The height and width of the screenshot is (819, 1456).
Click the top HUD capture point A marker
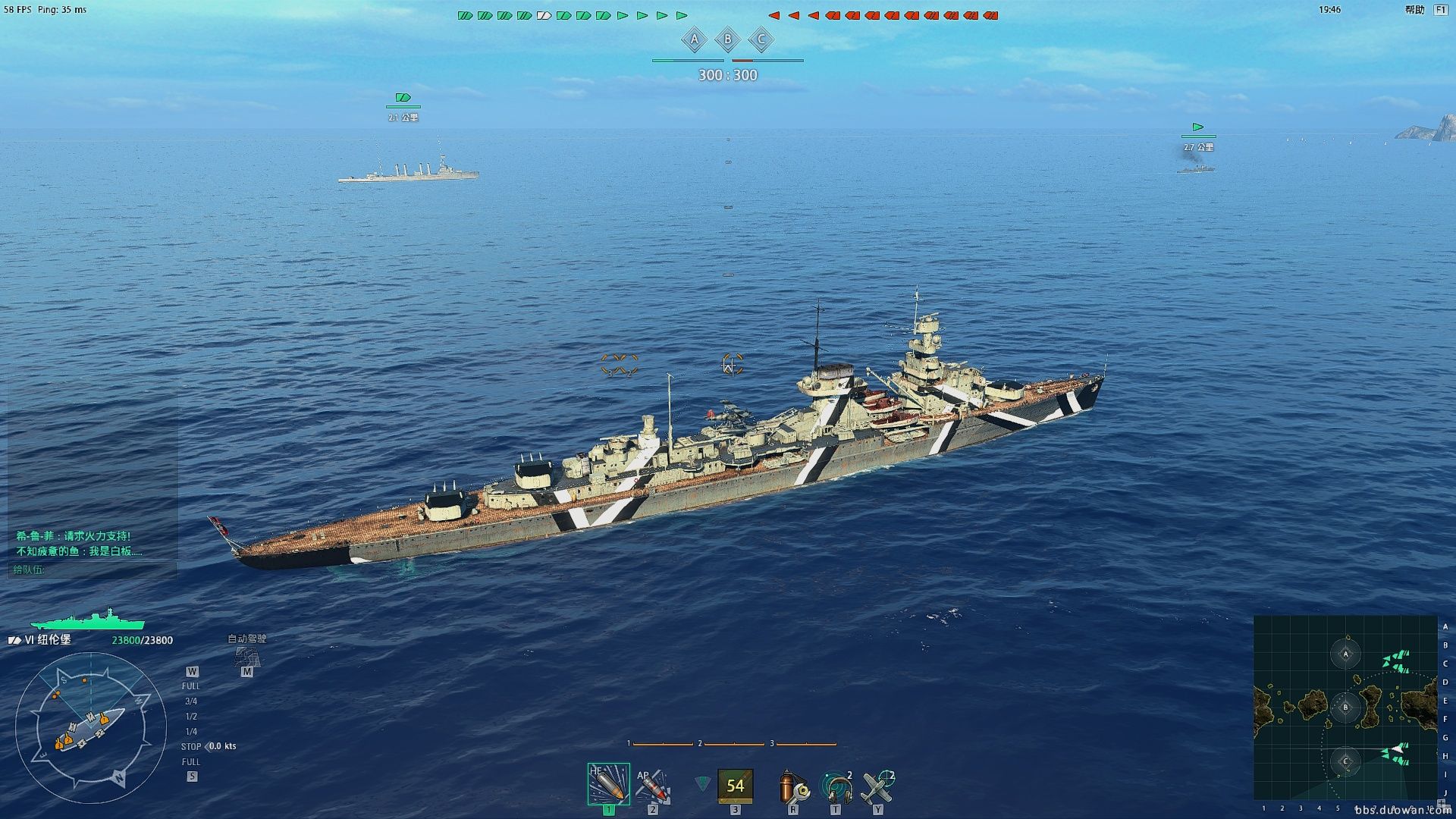point(694,39)
